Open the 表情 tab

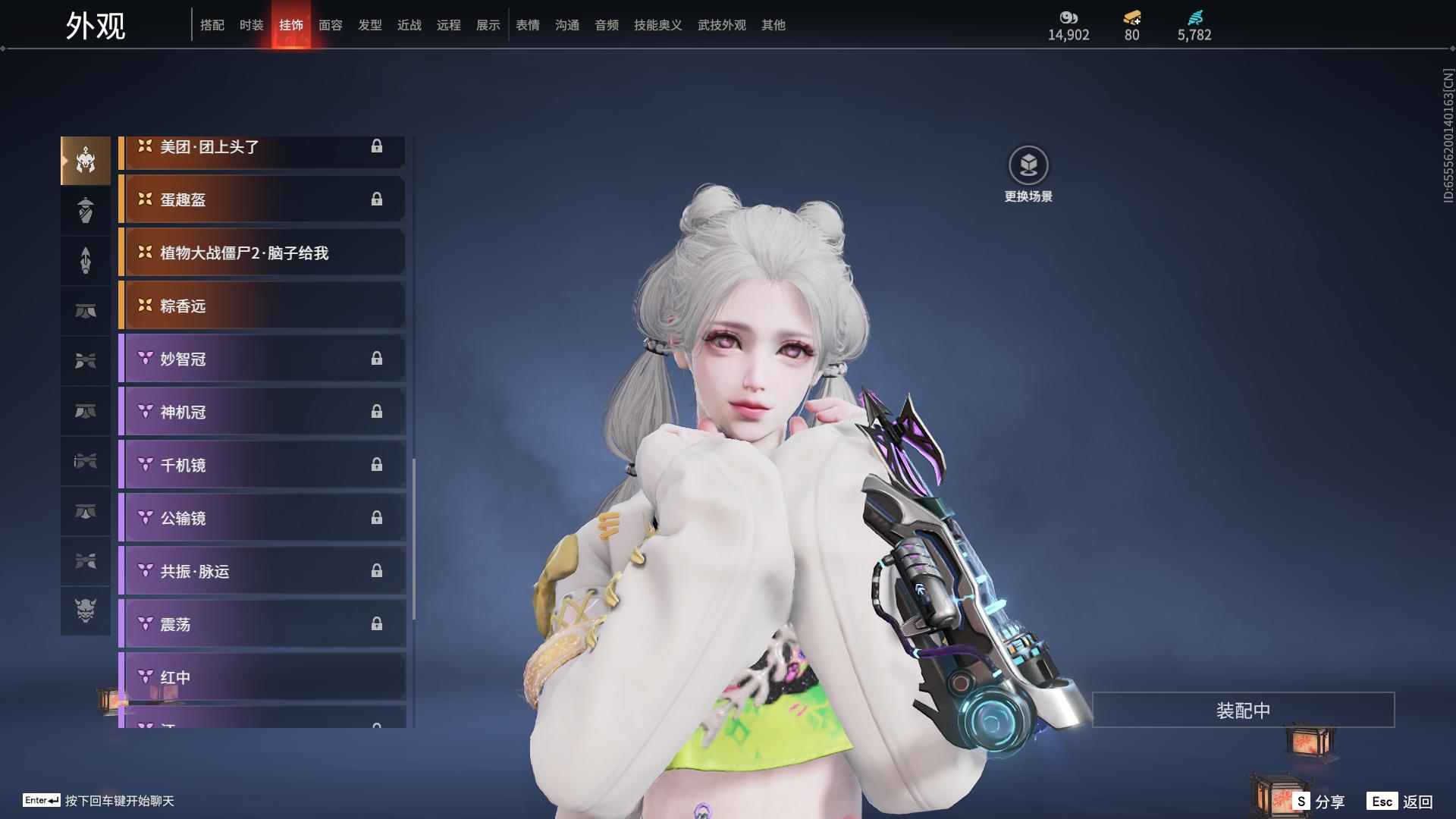[527, 25]
